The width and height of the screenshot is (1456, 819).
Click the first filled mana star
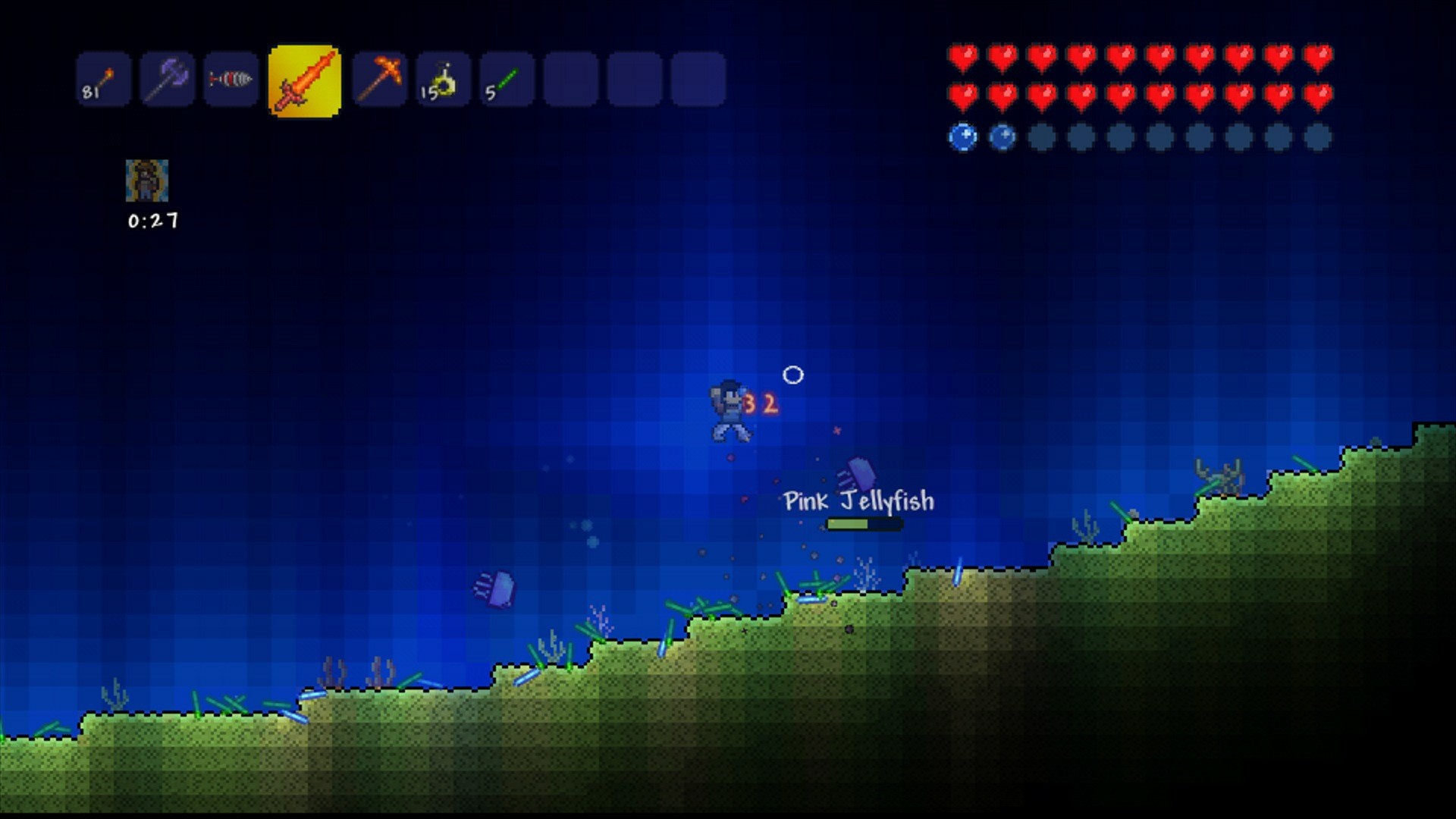963,138
